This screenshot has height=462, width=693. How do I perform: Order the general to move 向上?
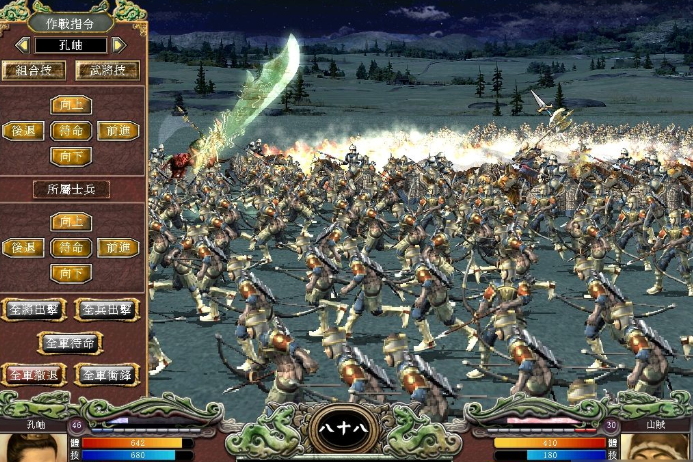pos(70,105)
